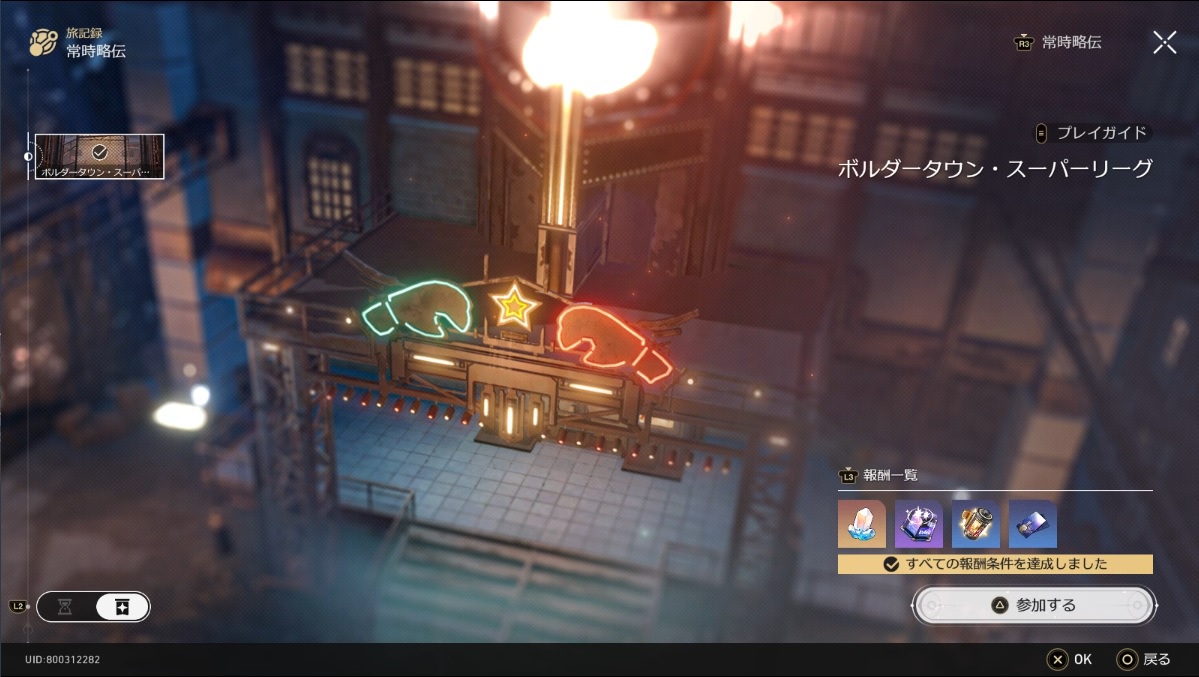Viewport: 1199px width, 677px height.
Task: Confirm with the OK button
Action: point(1070,659)
